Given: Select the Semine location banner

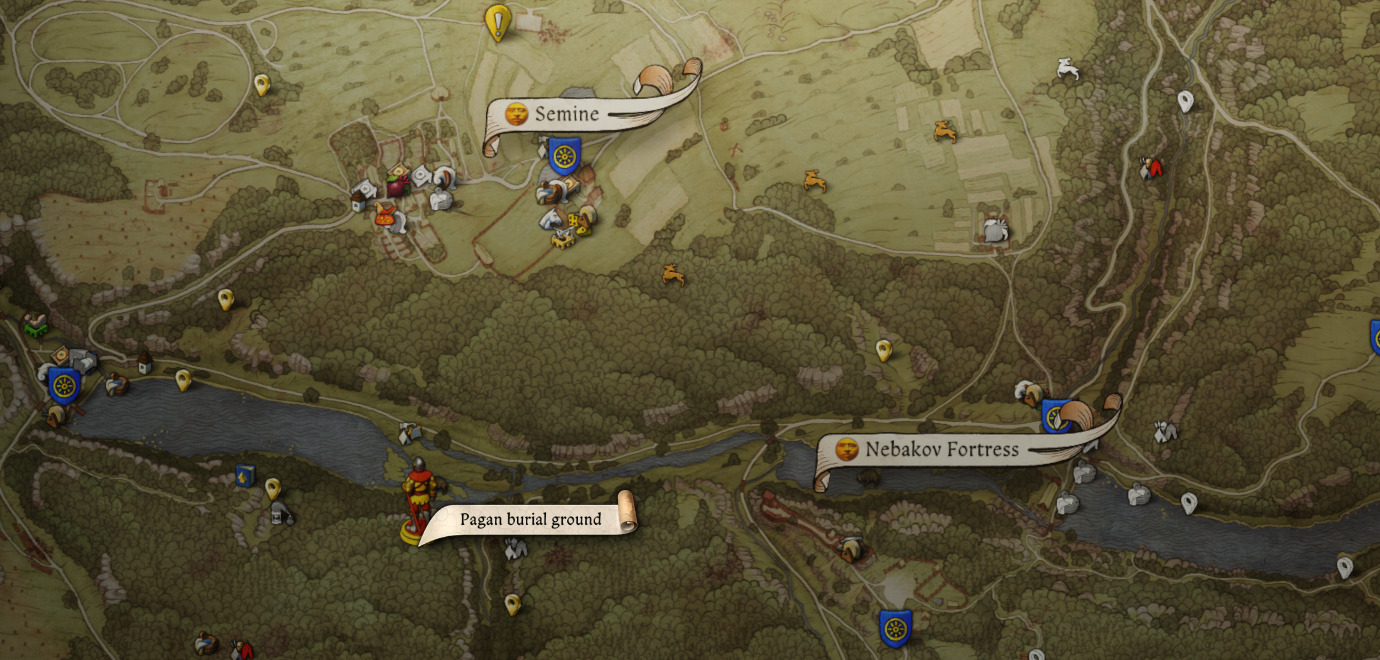Looking at the screenshot, I should pos(566,114).
